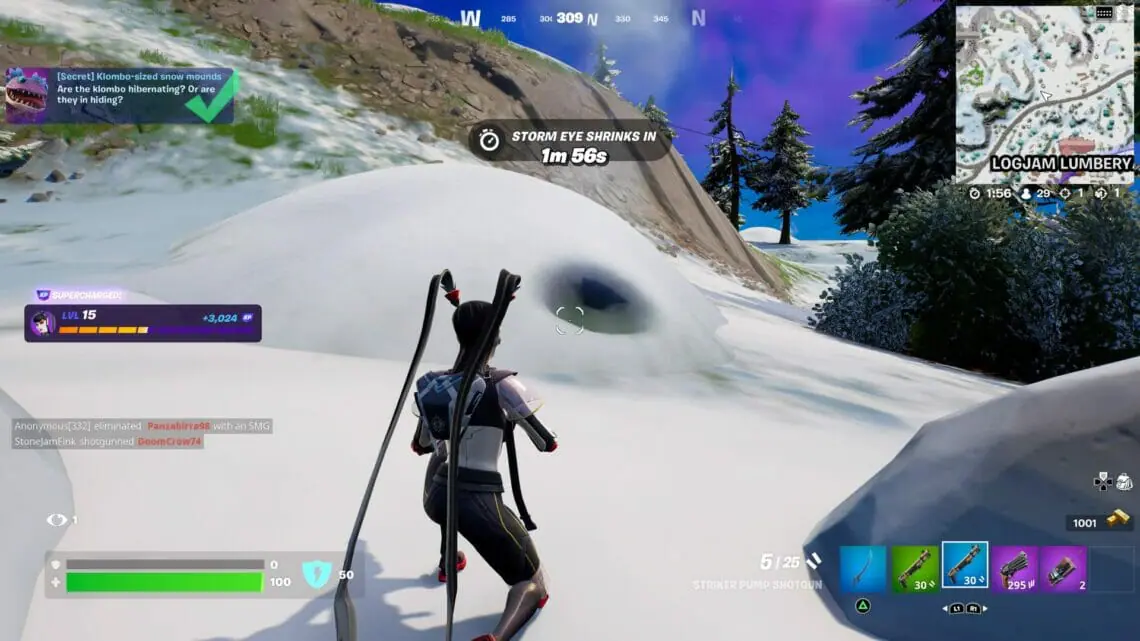
Task: Open the elimination kill feed
Action: click(142, 433)
